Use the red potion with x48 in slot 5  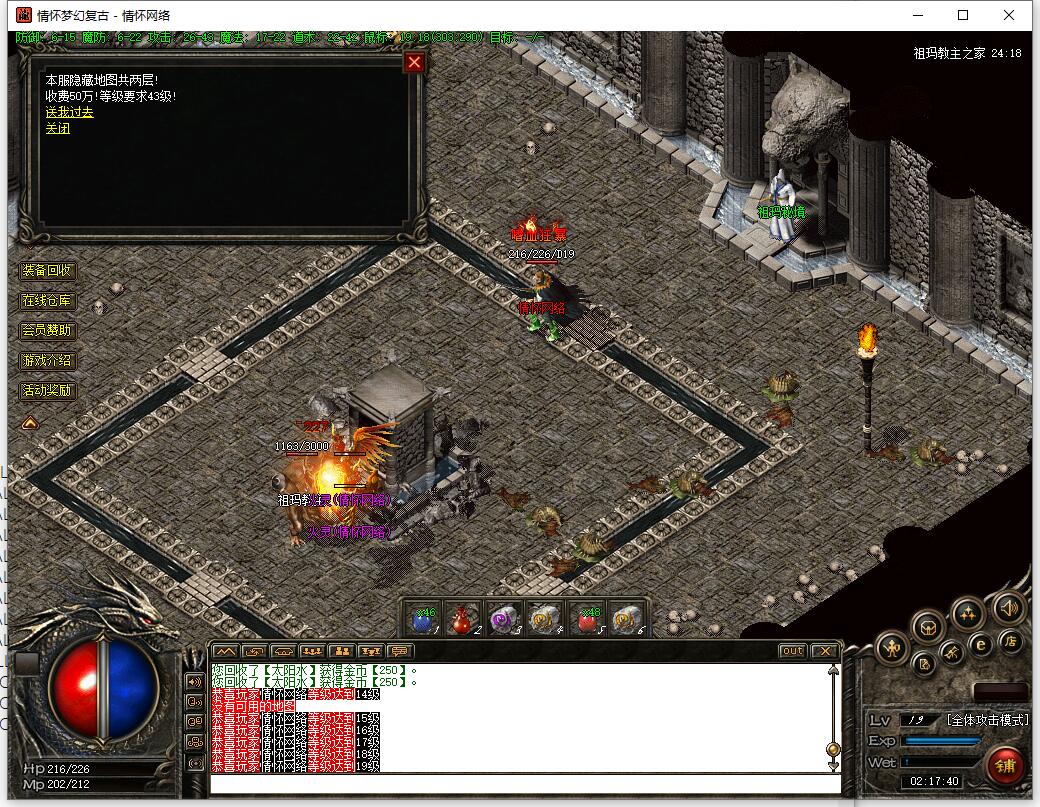coord(587,620)
